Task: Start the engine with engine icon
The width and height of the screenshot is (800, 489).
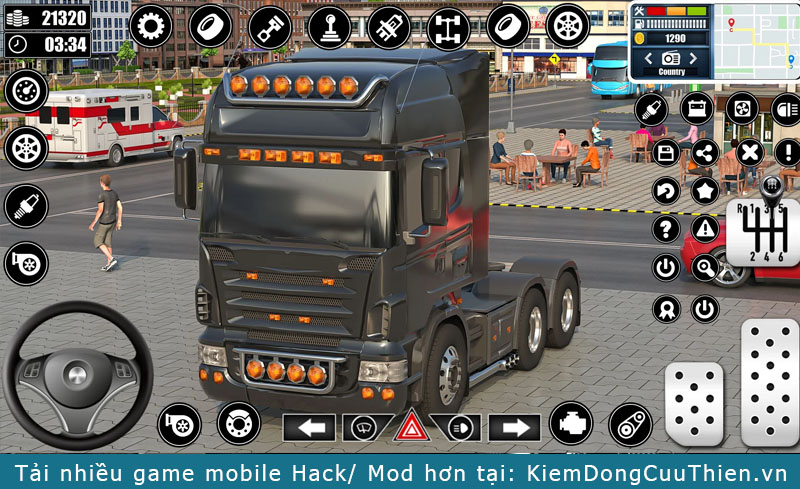Action: [x=571, y=423]
